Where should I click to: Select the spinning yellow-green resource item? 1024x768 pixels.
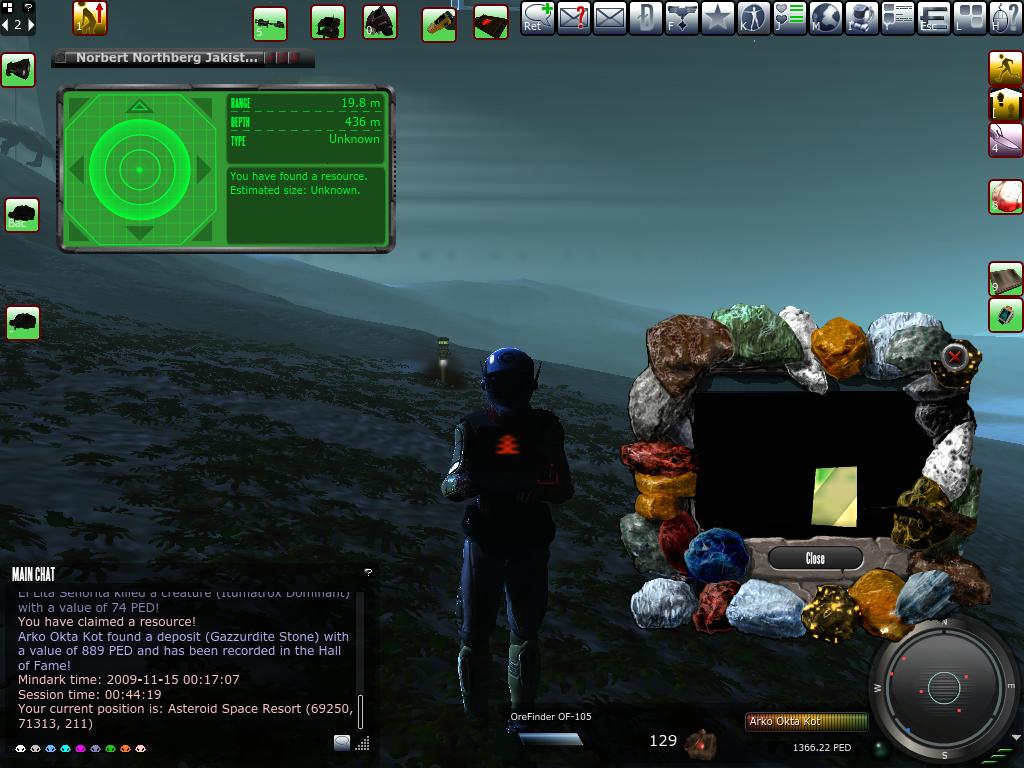(834, 495)
